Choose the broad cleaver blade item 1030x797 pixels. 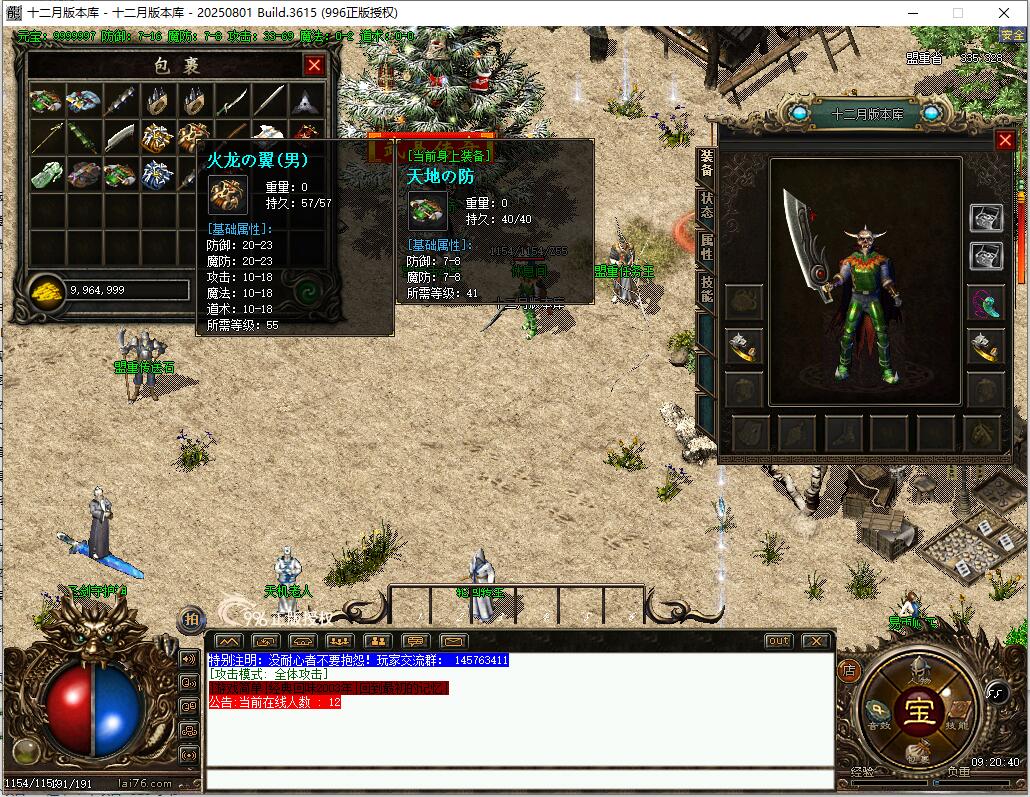coord(121,137)
